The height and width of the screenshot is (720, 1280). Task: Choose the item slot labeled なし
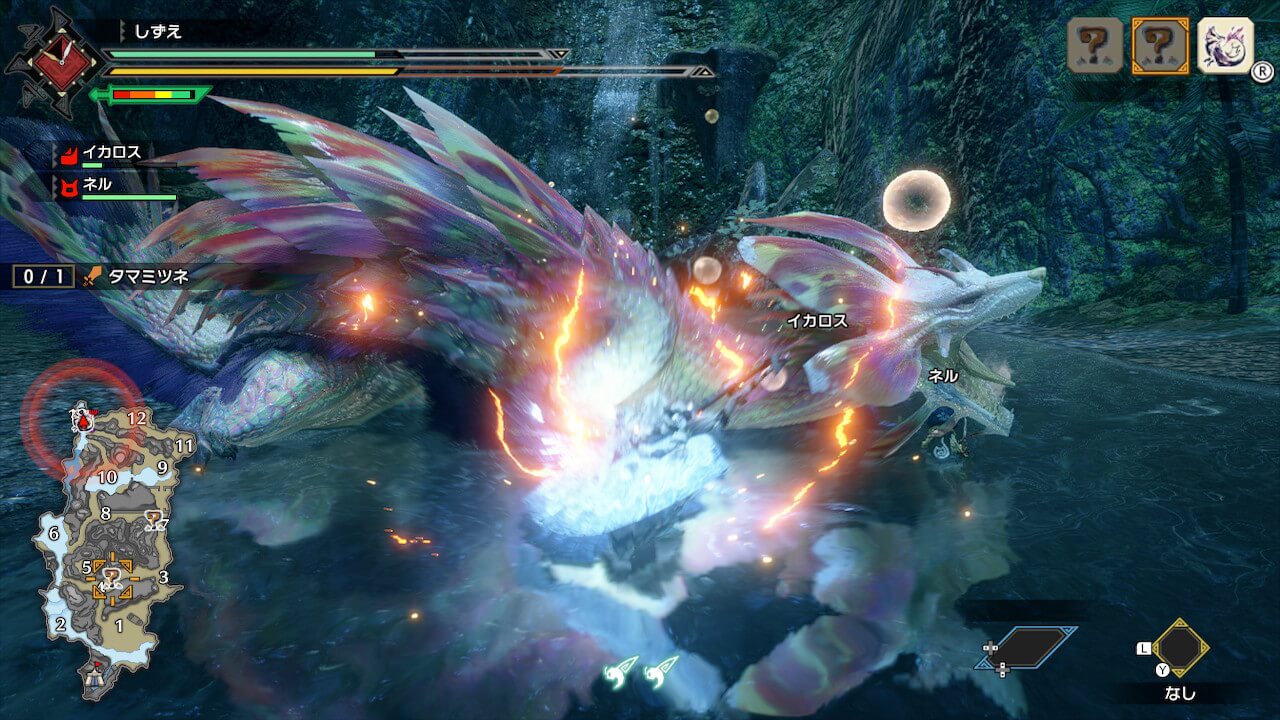pos(1180,649)
